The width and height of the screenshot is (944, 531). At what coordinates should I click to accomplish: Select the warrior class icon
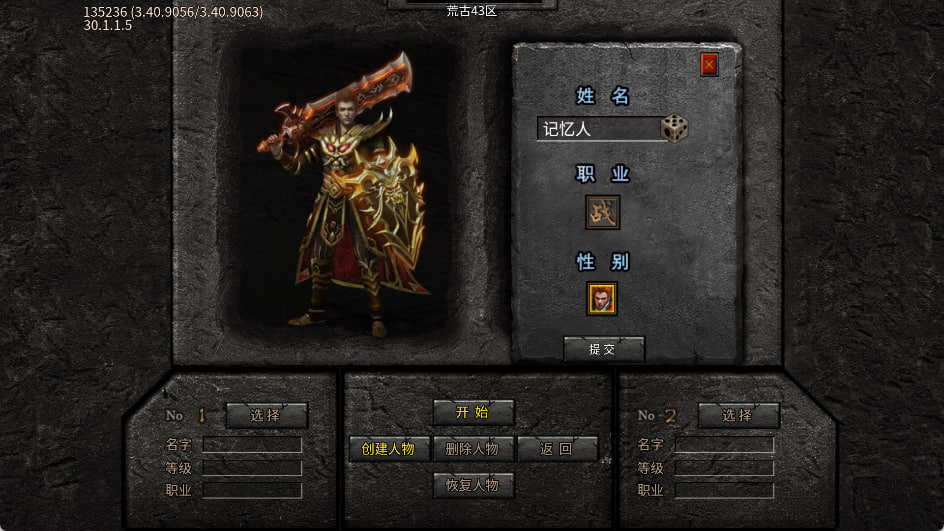[602, 212]
